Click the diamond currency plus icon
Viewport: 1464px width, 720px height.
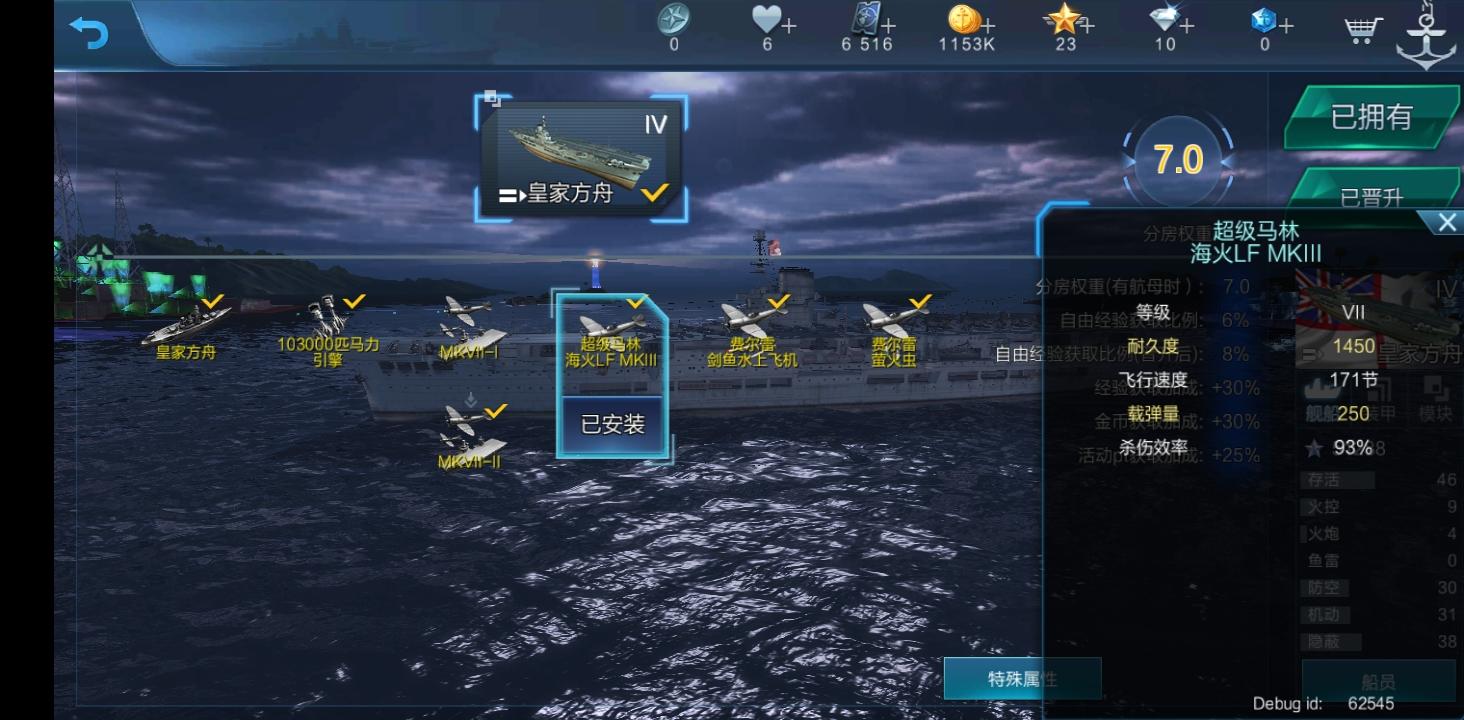tap(1184, 25)
